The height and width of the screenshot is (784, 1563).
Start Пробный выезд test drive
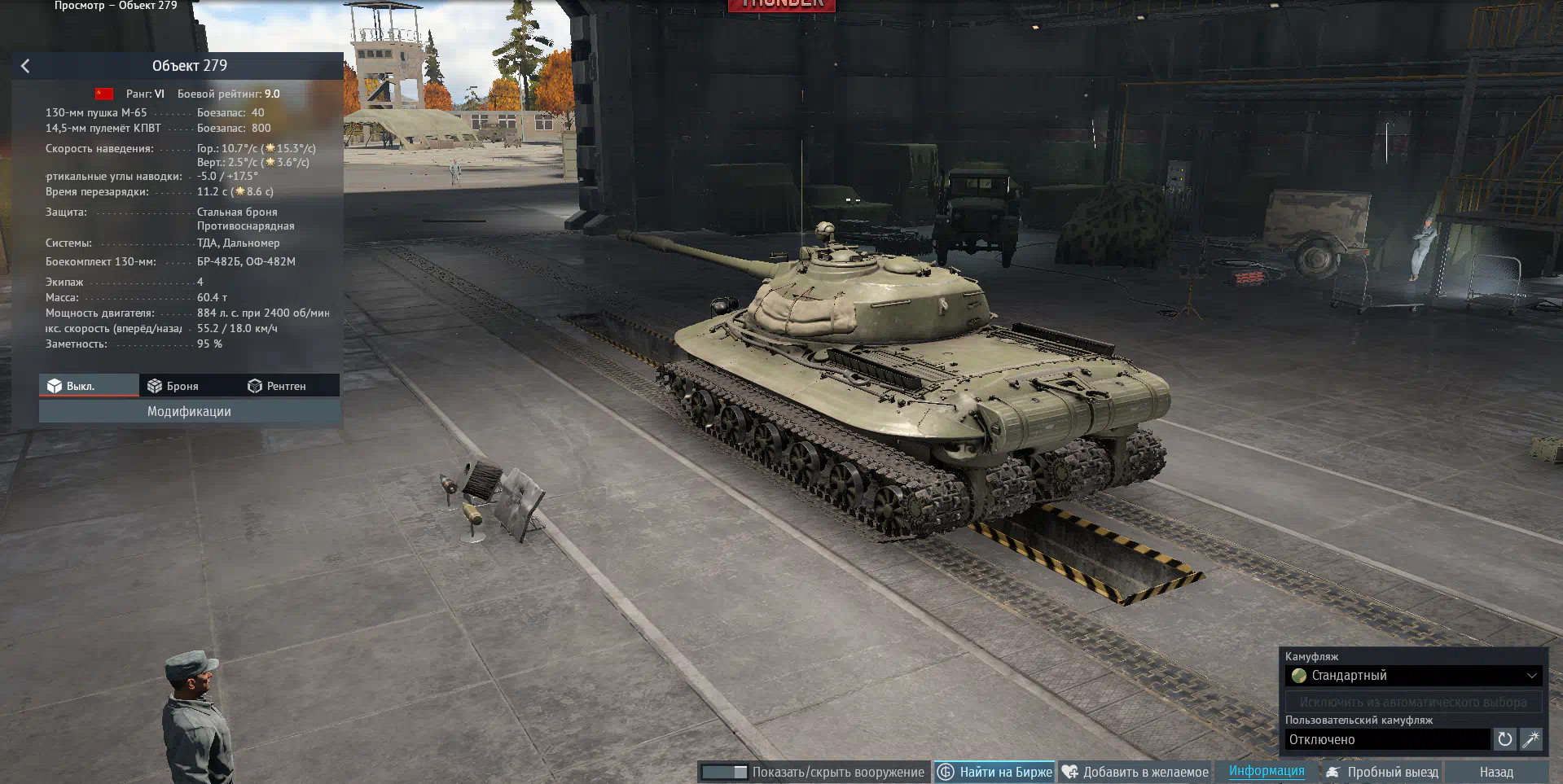1382,772
